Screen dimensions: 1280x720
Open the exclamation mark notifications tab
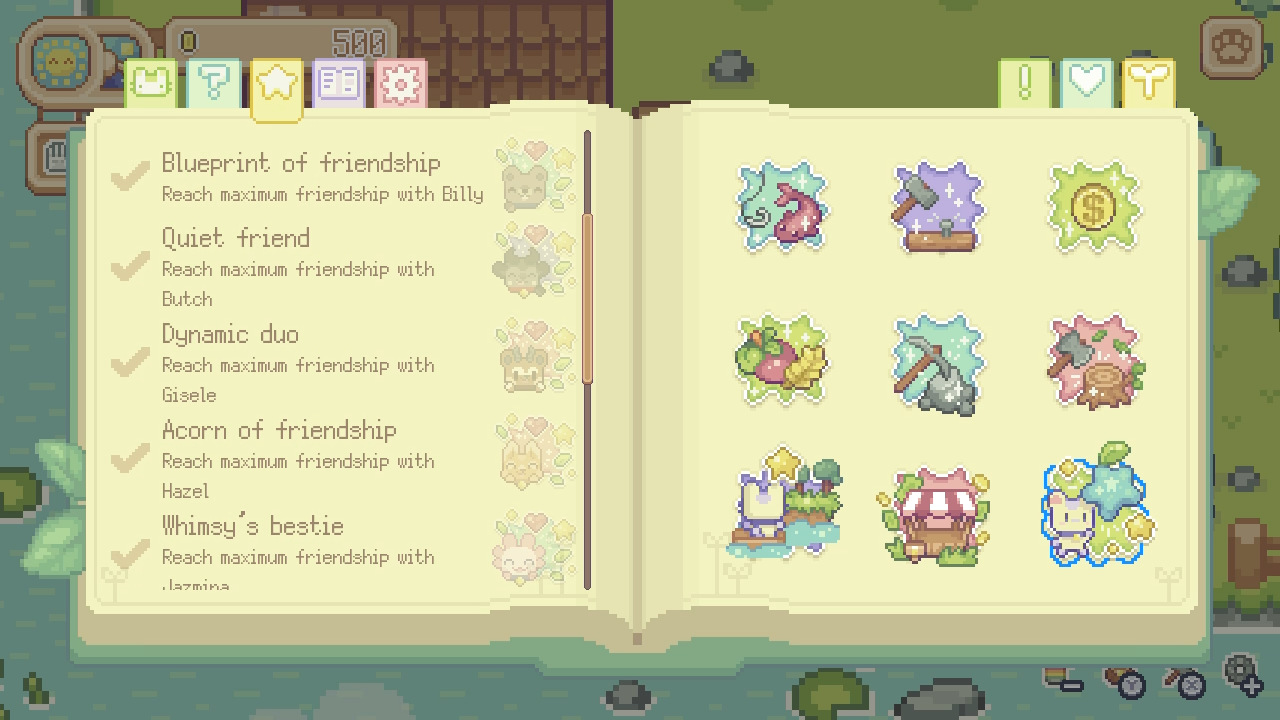coord(1025,81)
